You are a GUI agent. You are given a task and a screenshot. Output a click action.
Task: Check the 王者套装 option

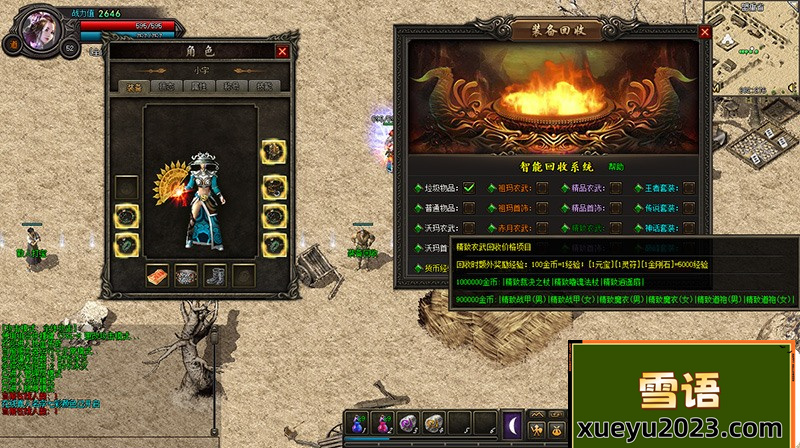pyautogui.click(x=689, y=186)
